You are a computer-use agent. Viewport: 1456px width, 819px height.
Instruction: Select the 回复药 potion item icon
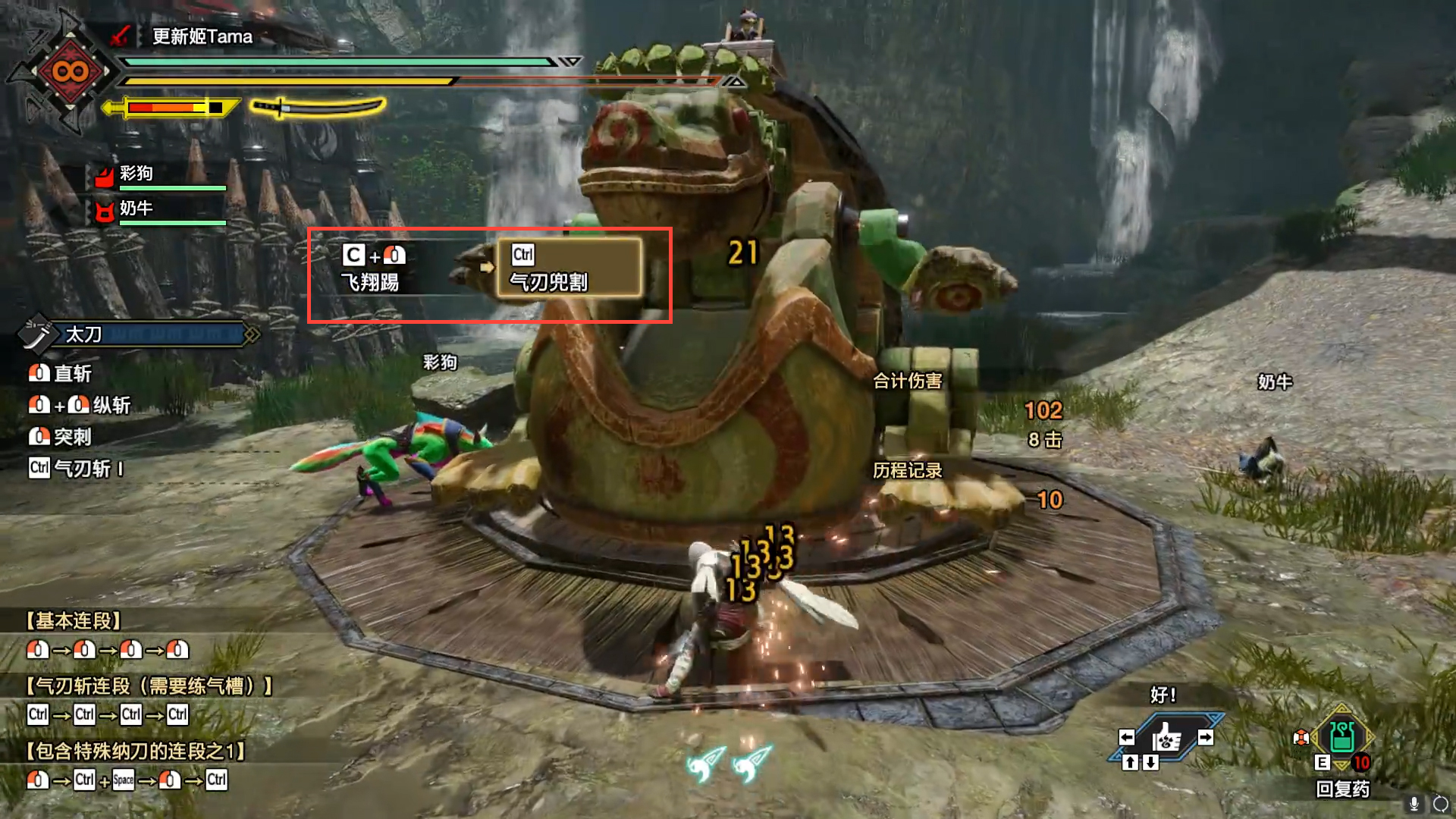coord(1341,737)
